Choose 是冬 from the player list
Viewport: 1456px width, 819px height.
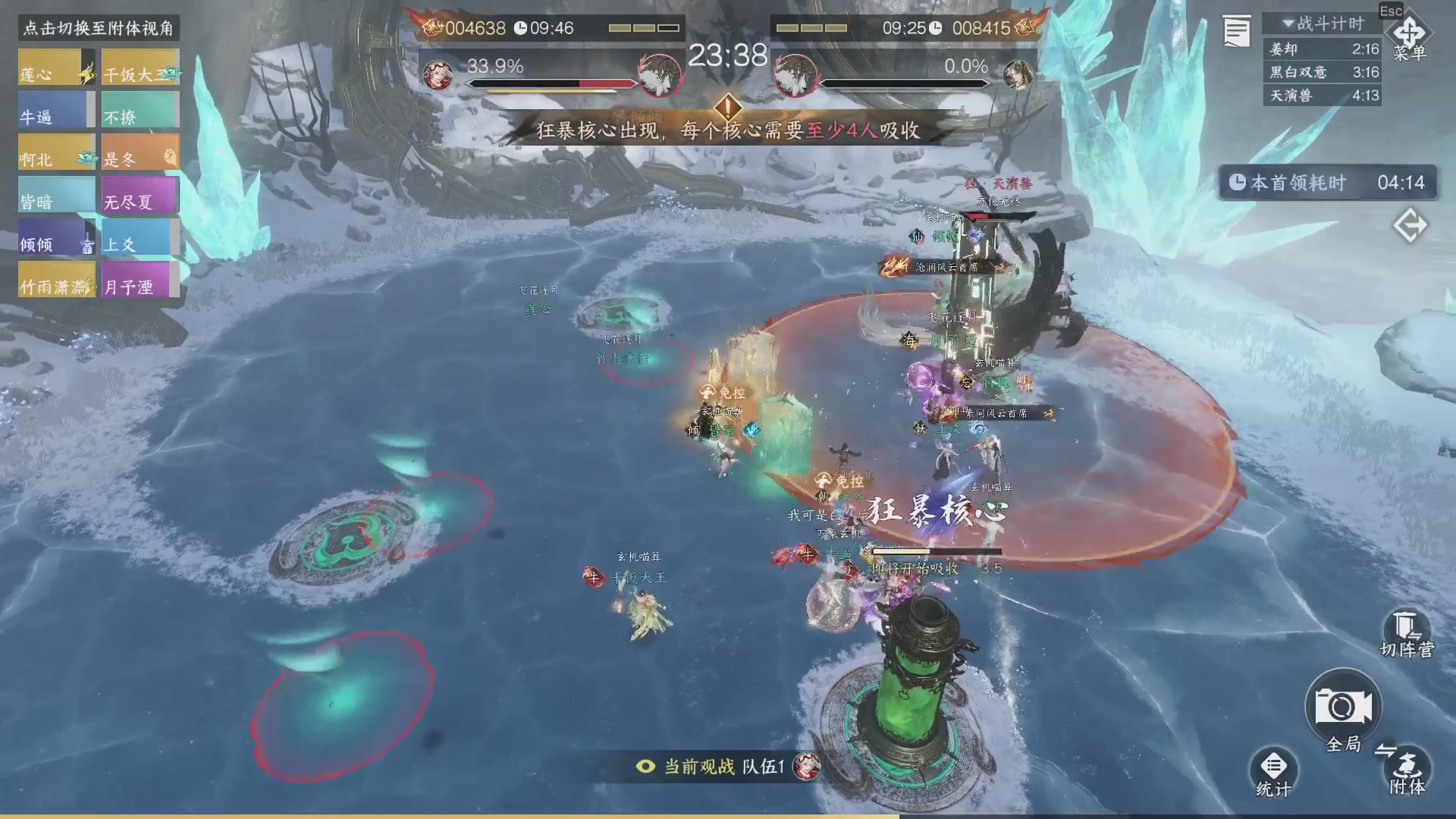click(x=140, y=153)
